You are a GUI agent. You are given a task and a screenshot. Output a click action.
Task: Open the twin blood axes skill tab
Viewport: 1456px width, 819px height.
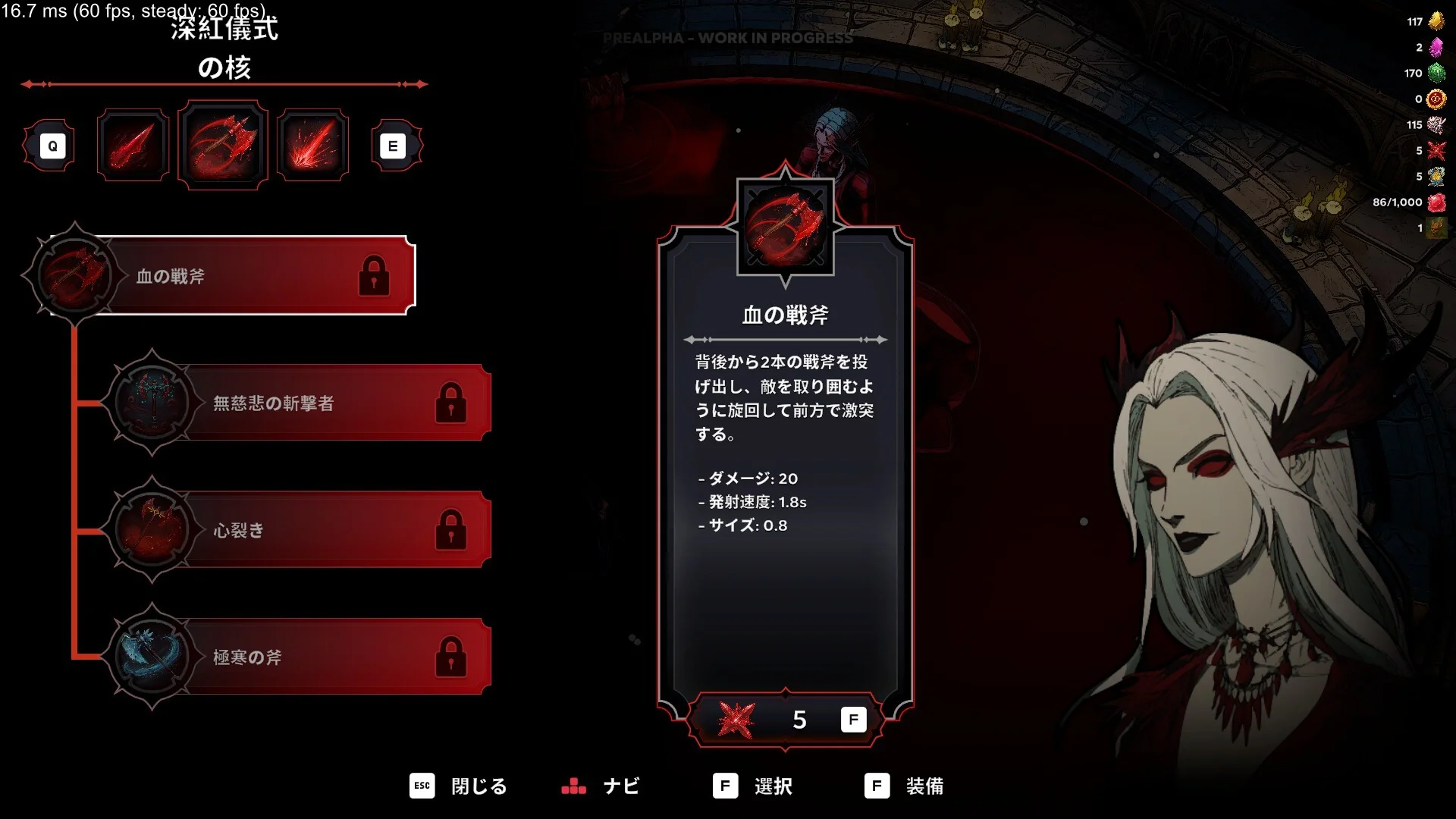[x=223, y=145]
